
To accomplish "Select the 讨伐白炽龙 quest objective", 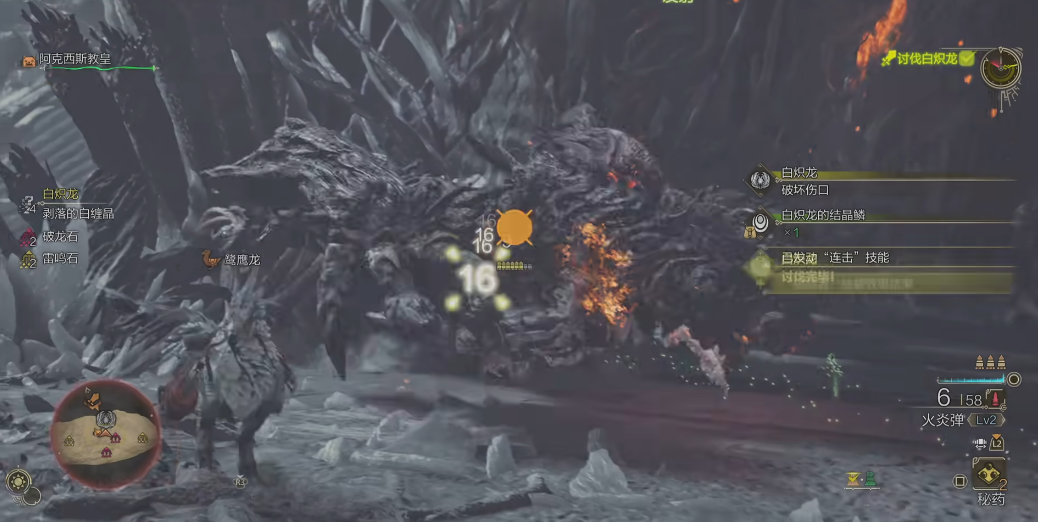I will click(926, 59).
